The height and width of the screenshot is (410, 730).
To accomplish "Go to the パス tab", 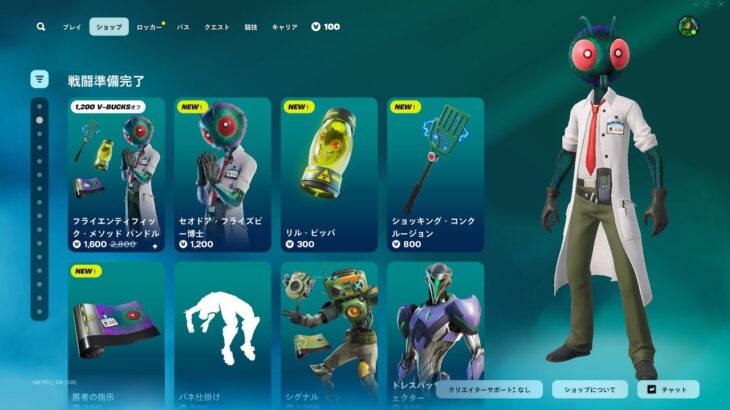I will tap(183, 27).
